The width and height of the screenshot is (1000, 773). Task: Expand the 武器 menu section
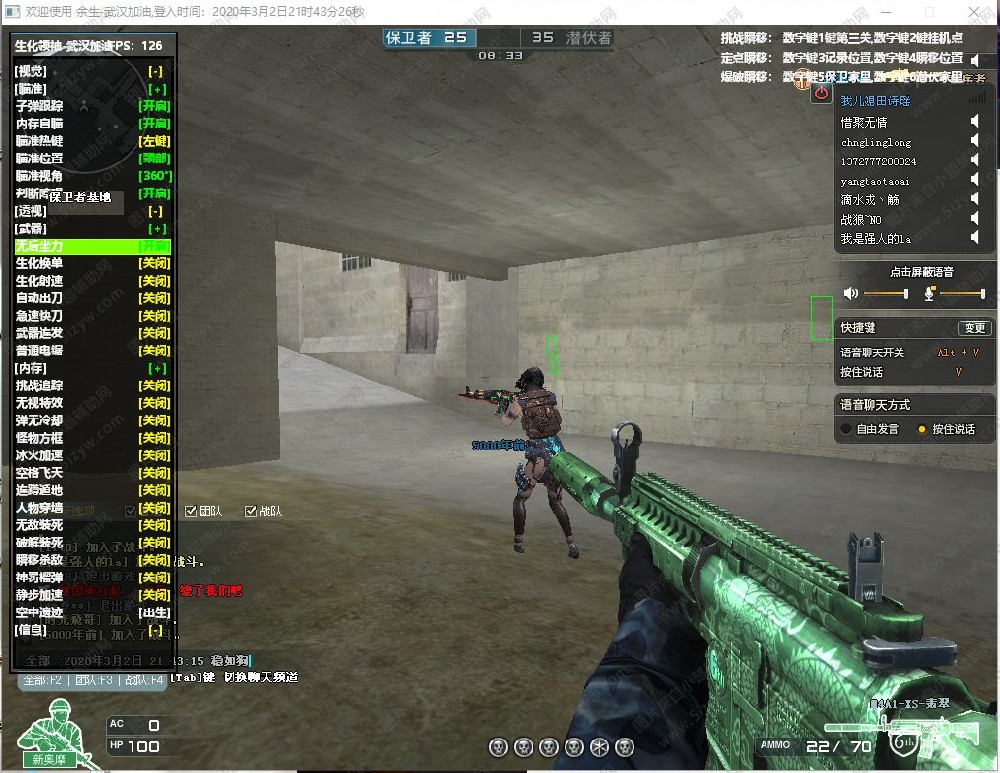tap(155, 229)
